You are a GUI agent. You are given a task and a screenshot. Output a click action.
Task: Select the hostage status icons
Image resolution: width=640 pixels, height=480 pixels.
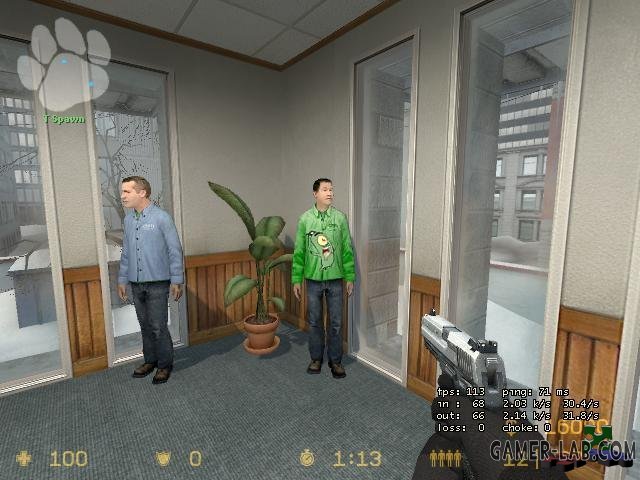[x=445, y=458]
